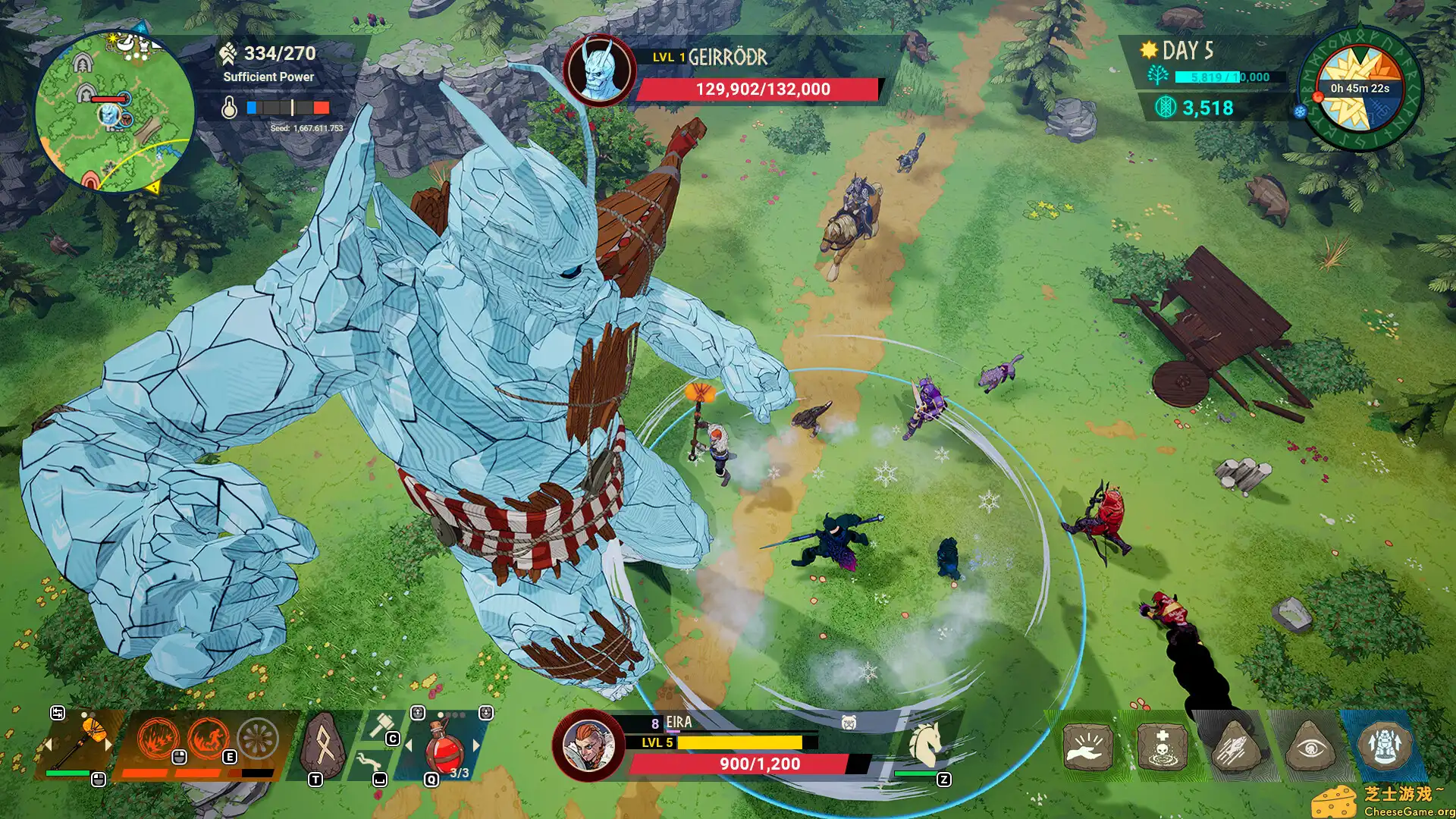Click the left arrow beside the potion slot

[x=409, y=745]
